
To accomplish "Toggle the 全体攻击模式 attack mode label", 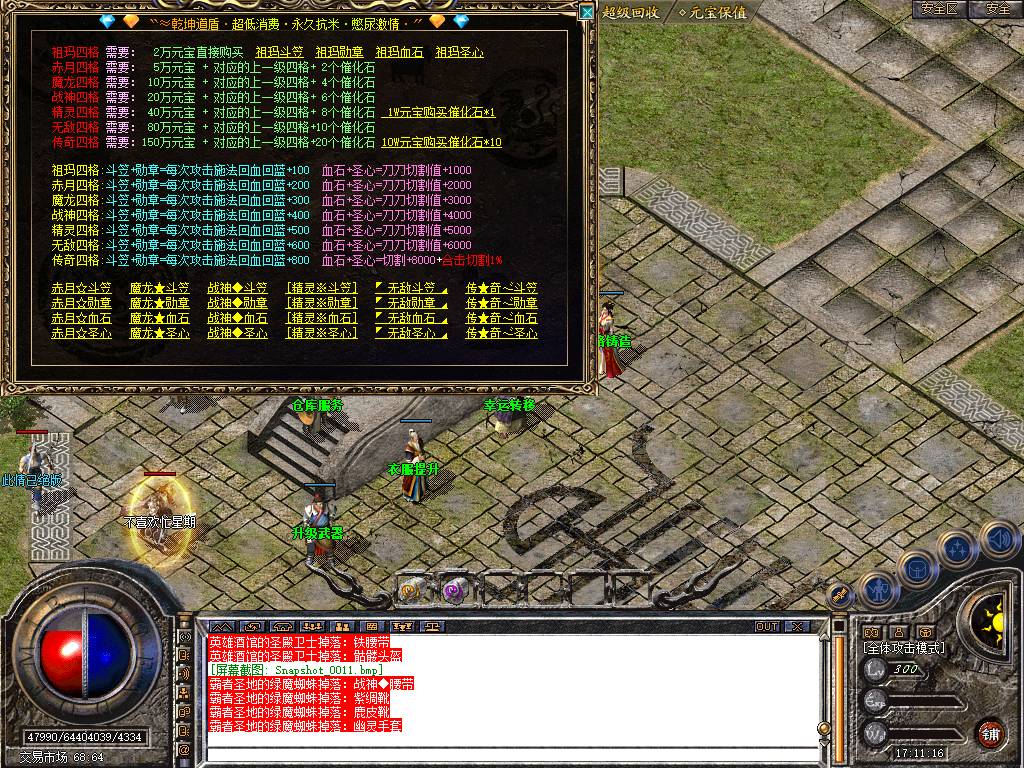I will pyautogui.click(x=903, y=648).
